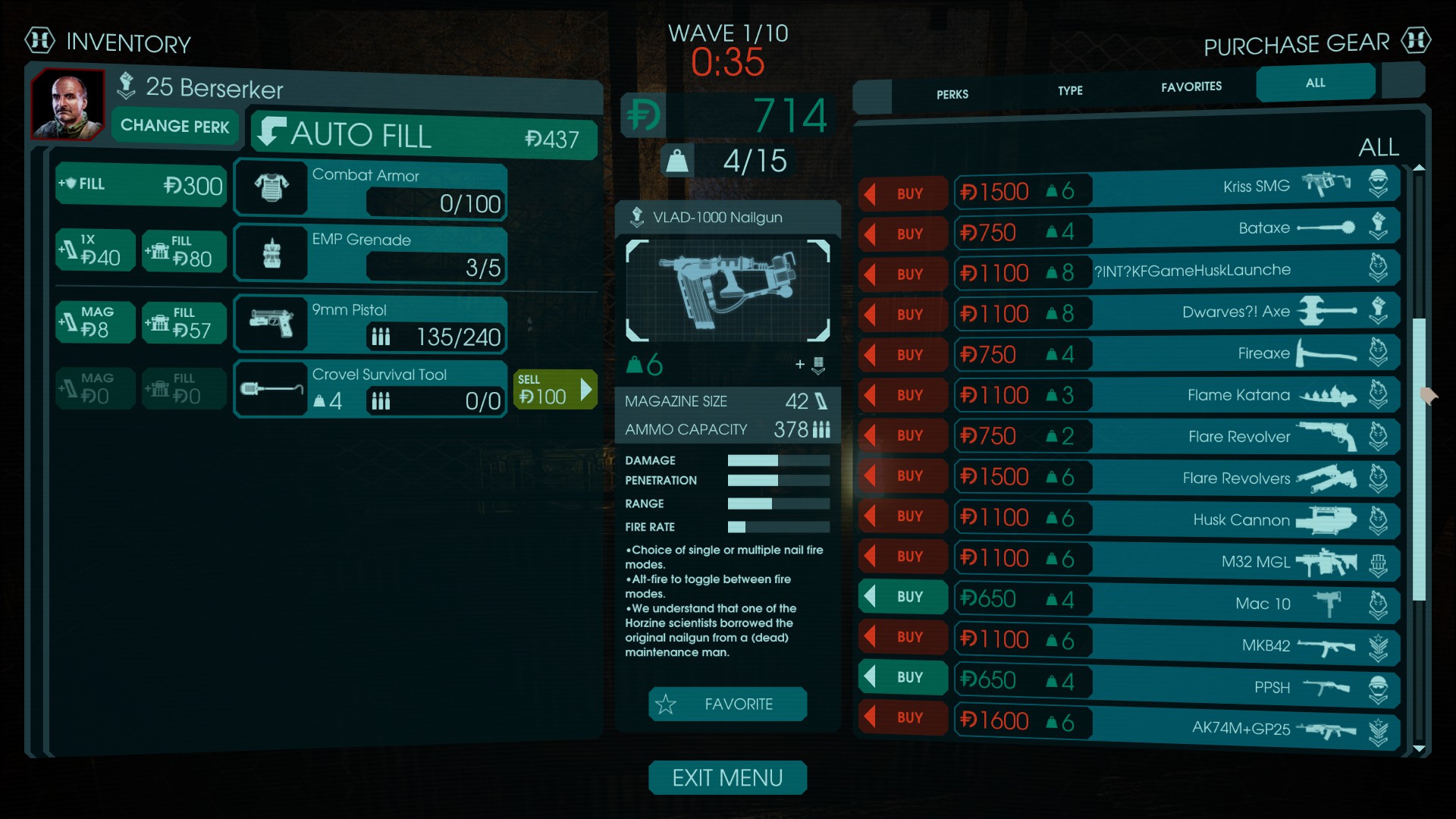This screenshot has width=1456, height=819.
Task: Exit the trader menu
Action: [x=727, y=778]
